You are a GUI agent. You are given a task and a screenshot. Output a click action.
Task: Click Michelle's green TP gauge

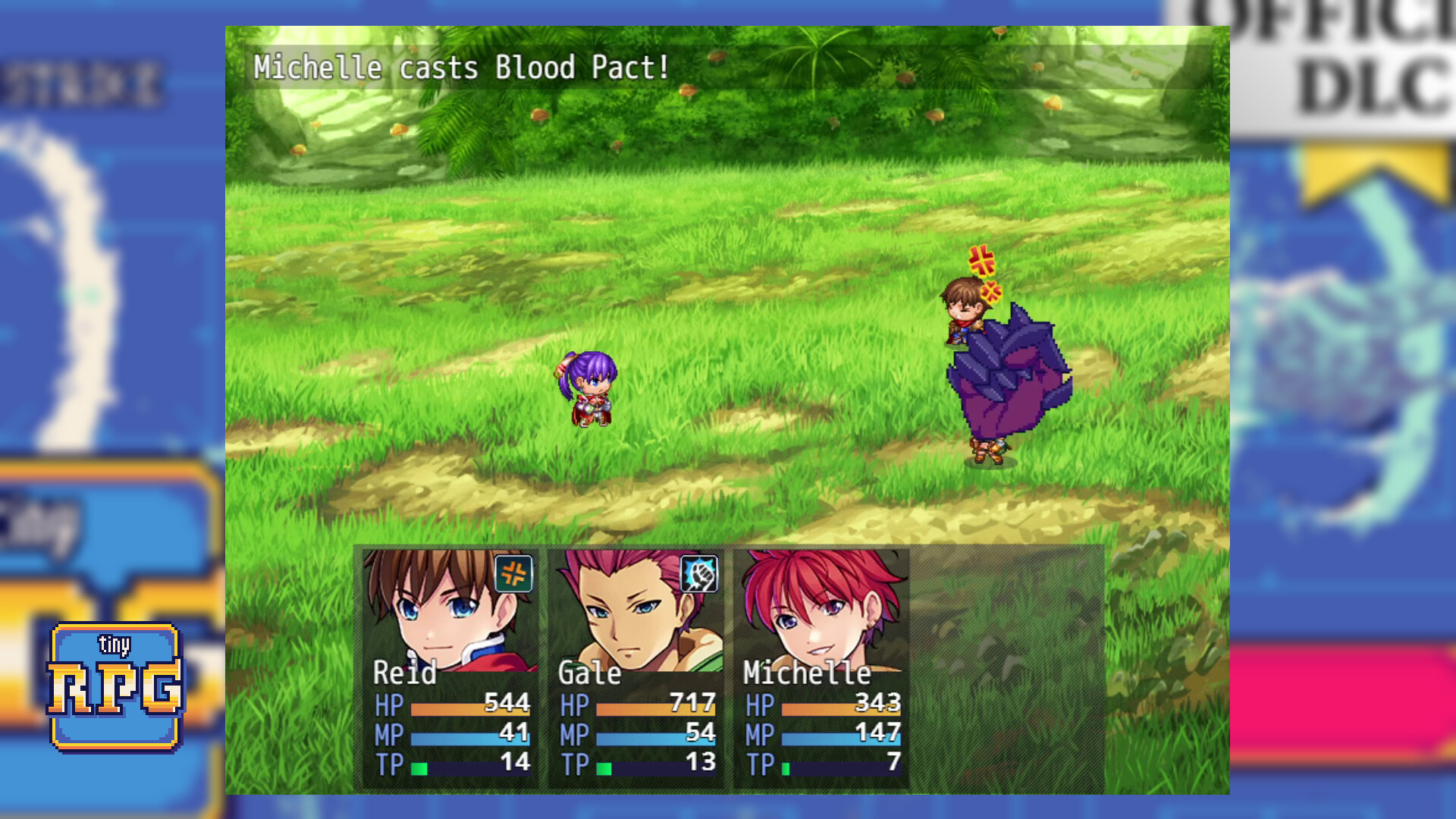point(789,767)
